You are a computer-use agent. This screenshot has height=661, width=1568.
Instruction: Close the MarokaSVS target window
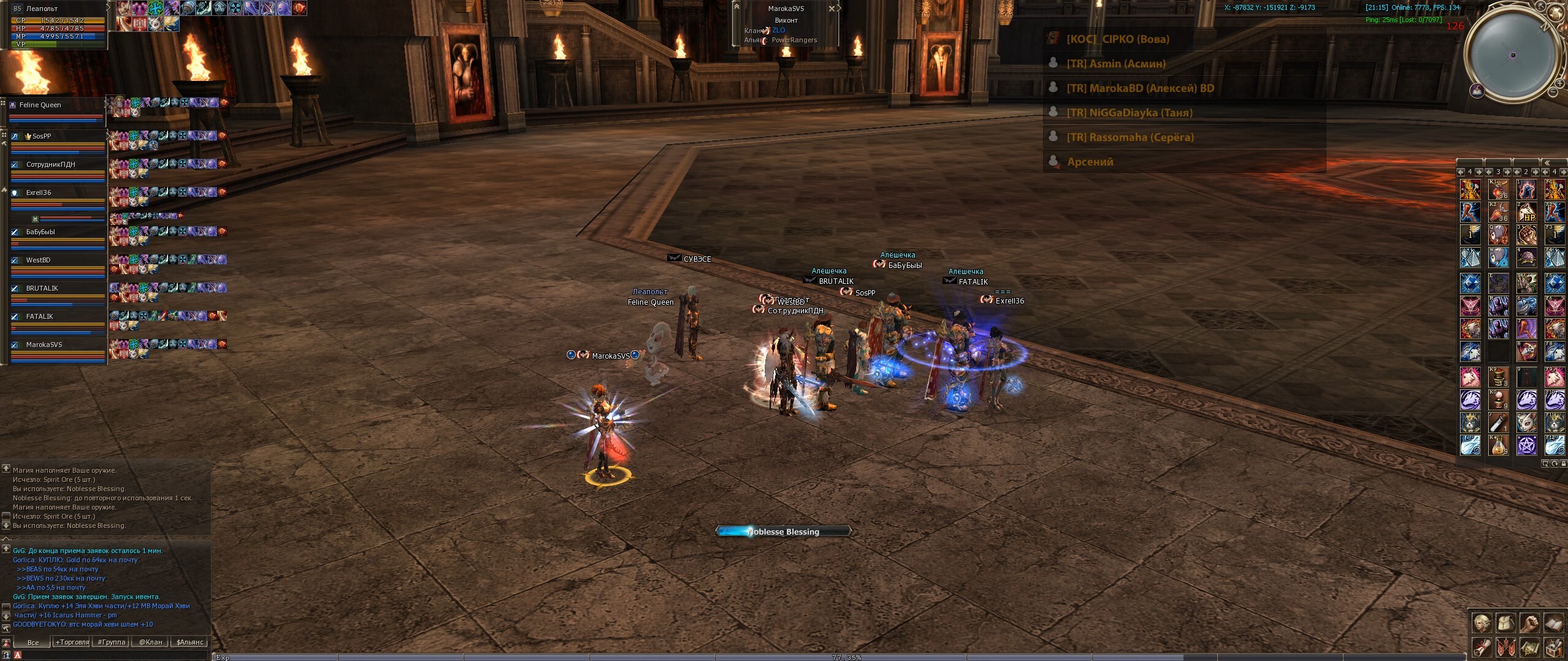832,9
